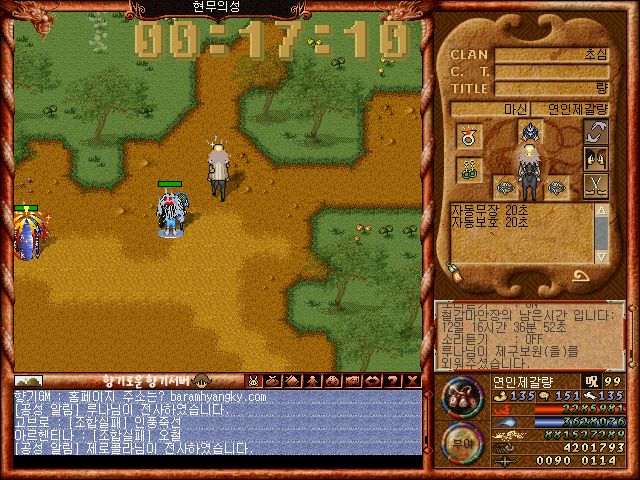Open the person figure toolbar icon
The image size is (640, 480).
coord(310,380)
